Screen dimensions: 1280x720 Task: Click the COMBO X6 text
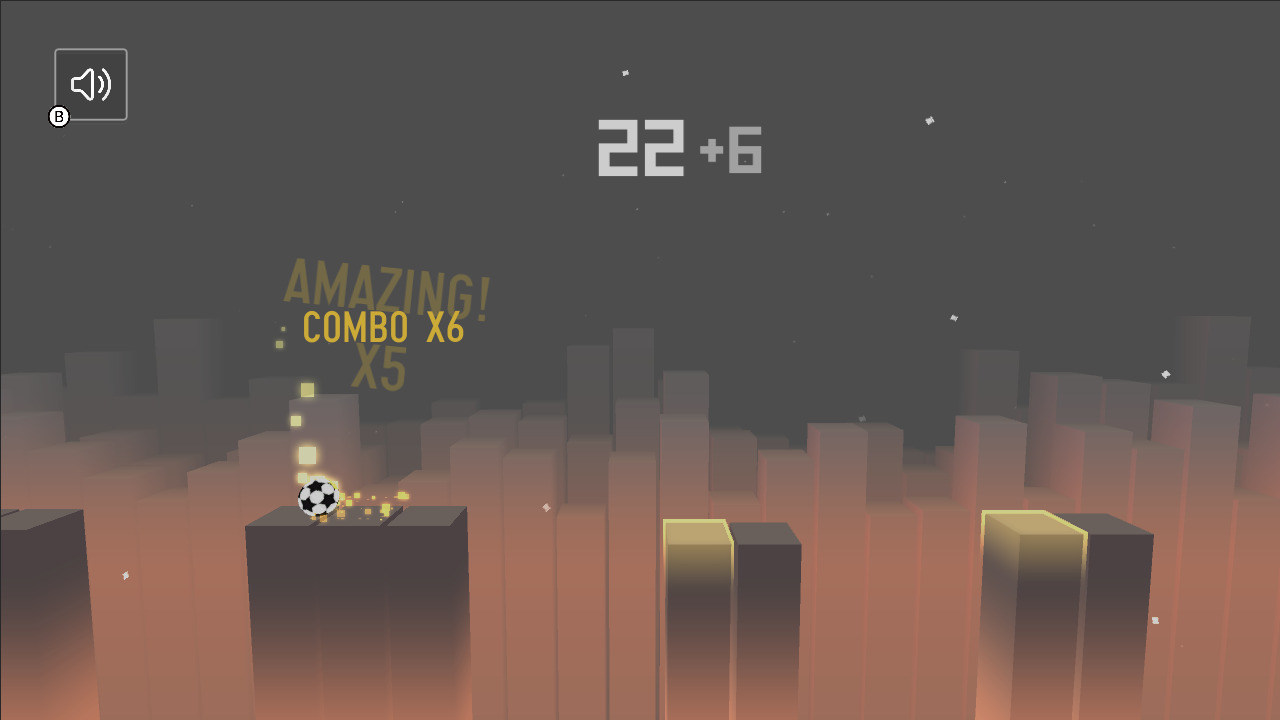(x=383, y=328)
